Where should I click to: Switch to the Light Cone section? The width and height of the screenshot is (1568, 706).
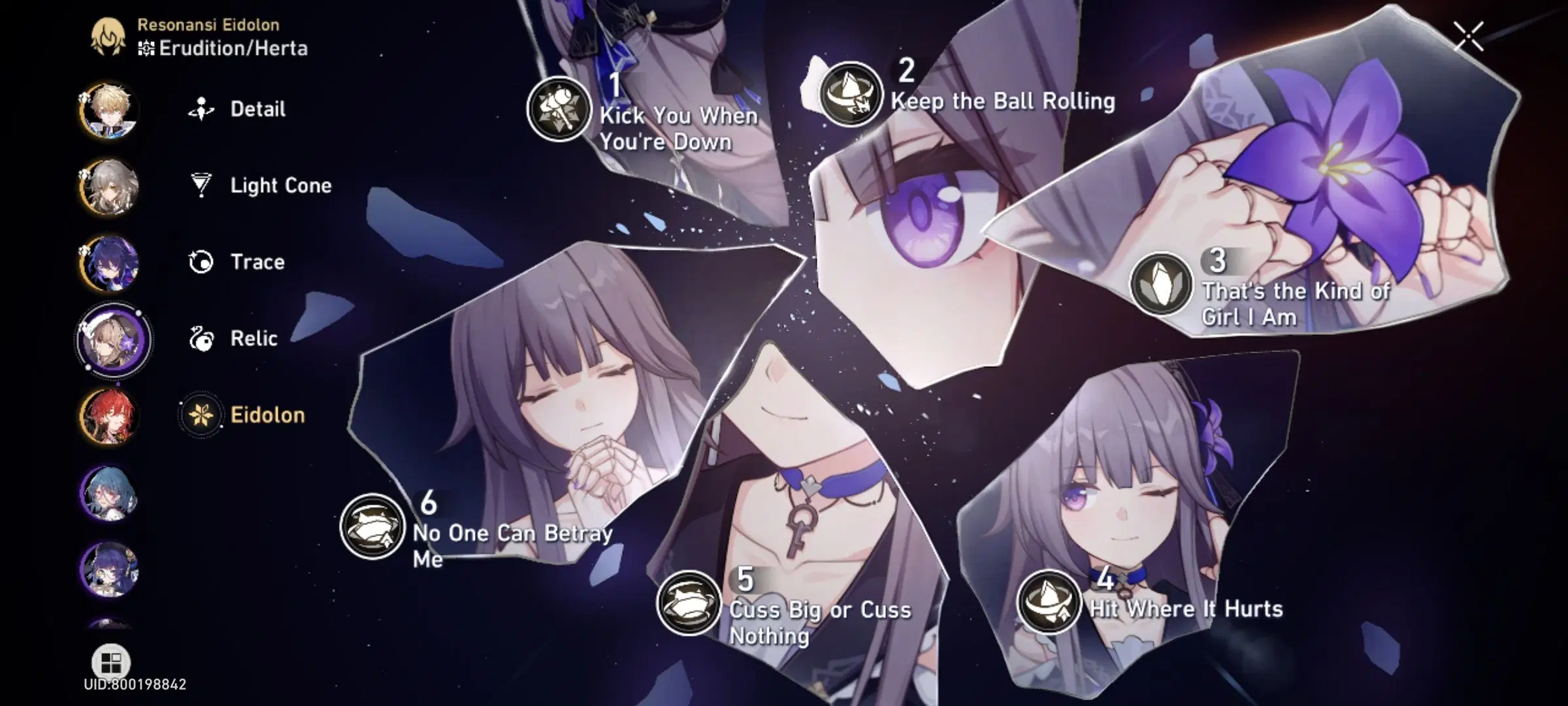pos(280,185)
